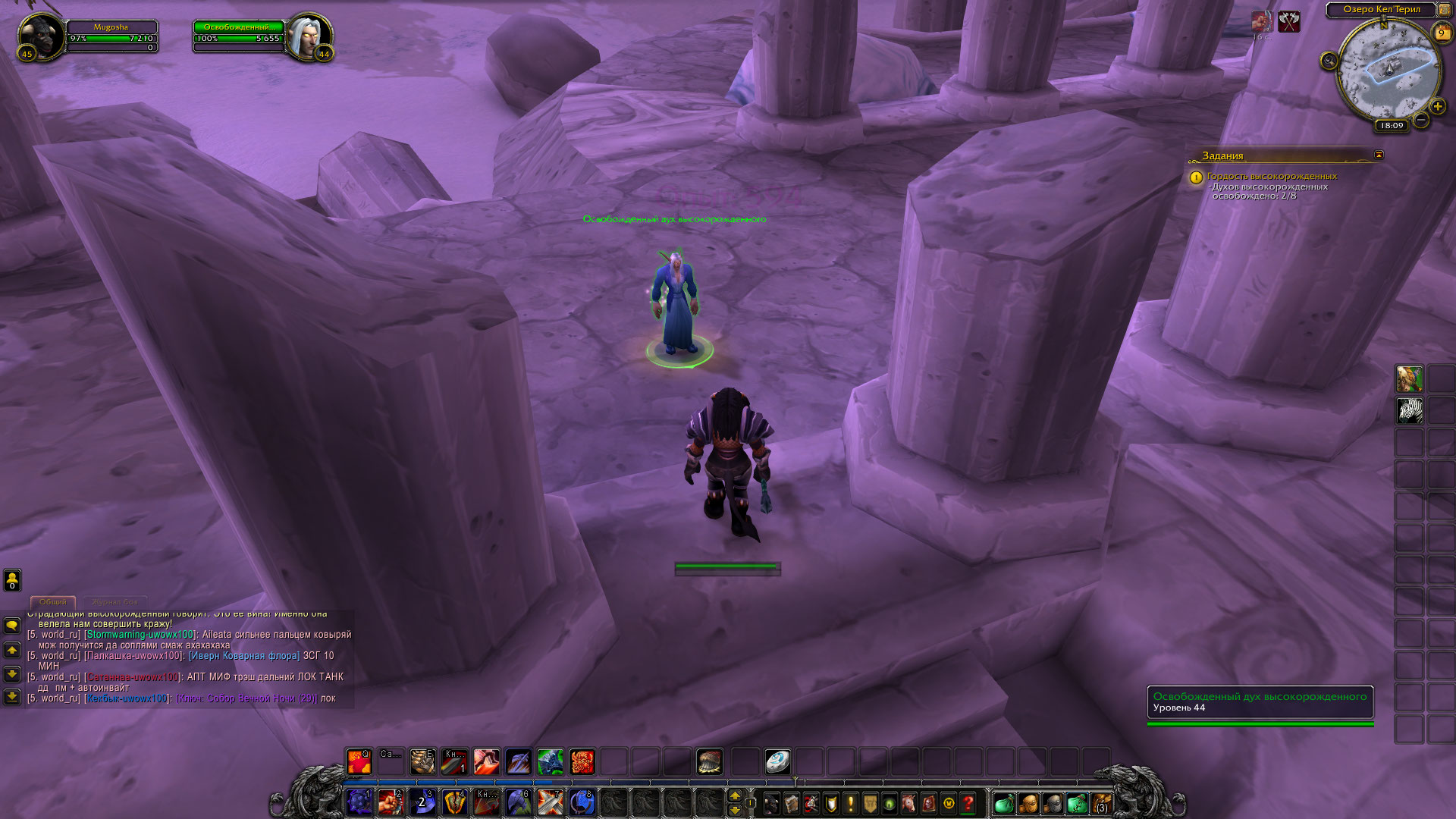
Task: Open the social friends button
Action: 12,580
